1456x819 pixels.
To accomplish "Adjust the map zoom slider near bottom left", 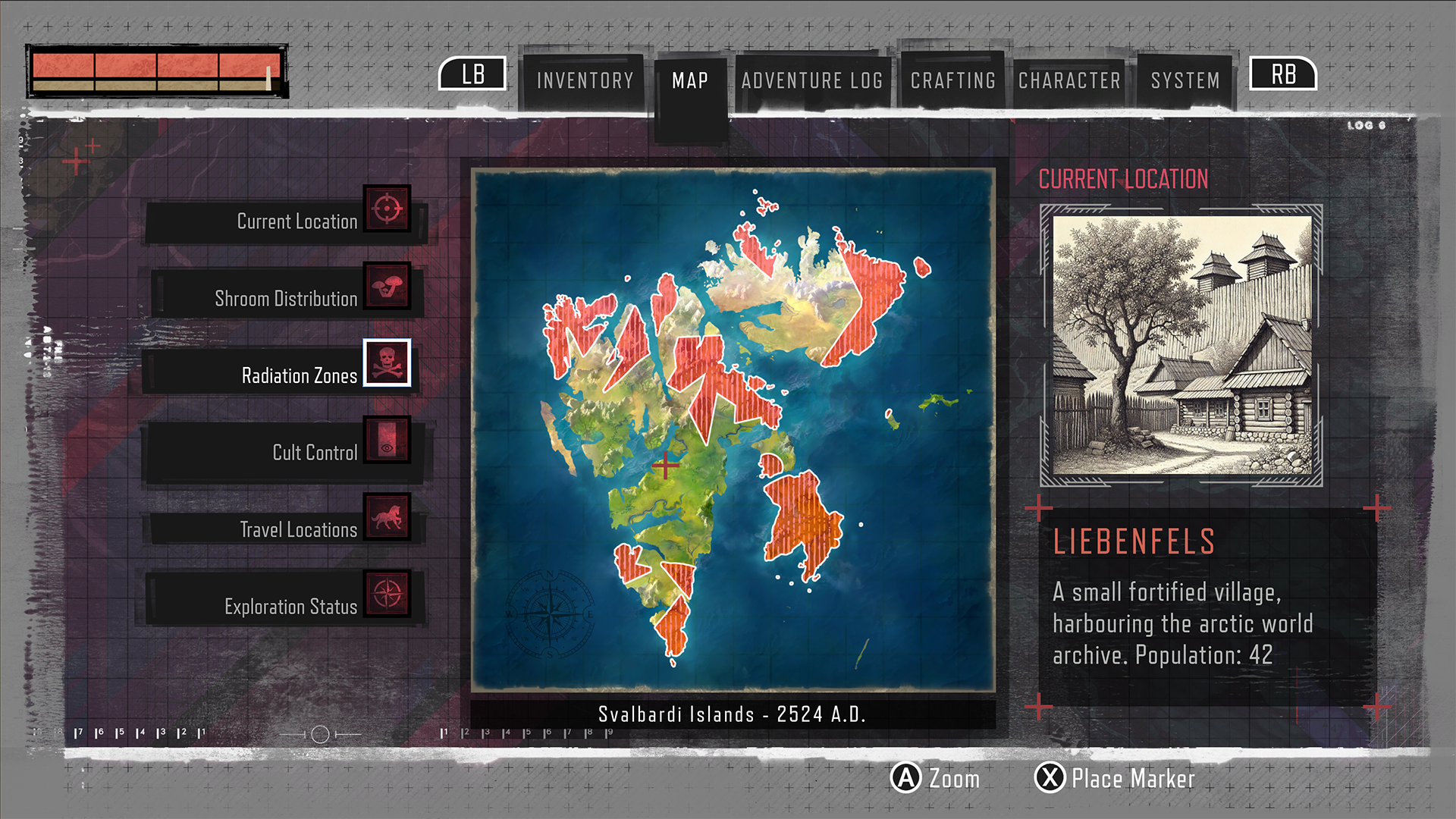I will tap(322, 734).
